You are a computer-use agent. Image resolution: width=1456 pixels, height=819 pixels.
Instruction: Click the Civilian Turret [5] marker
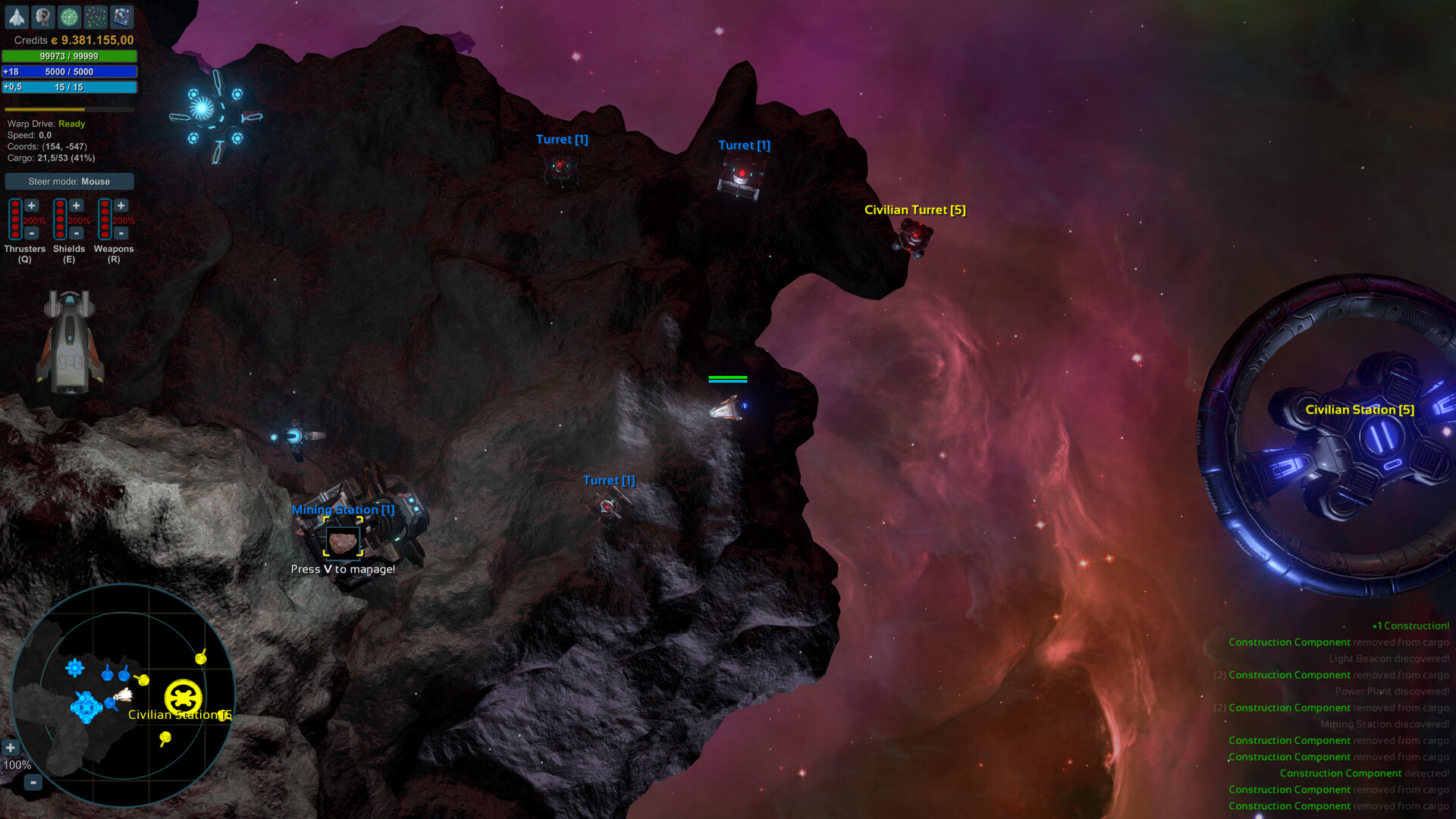click(x=915, y=209)
